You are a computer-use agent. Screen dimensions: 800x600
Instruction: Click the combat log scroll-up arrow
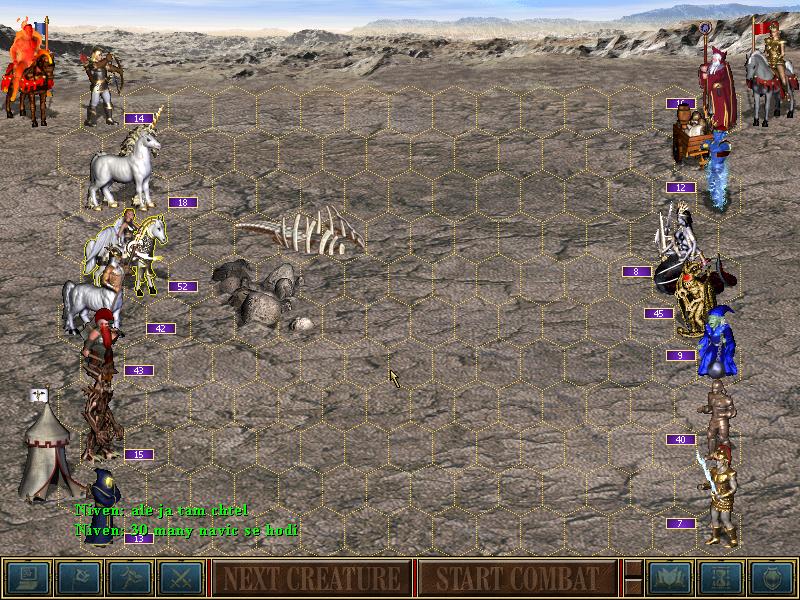(632, 568)
